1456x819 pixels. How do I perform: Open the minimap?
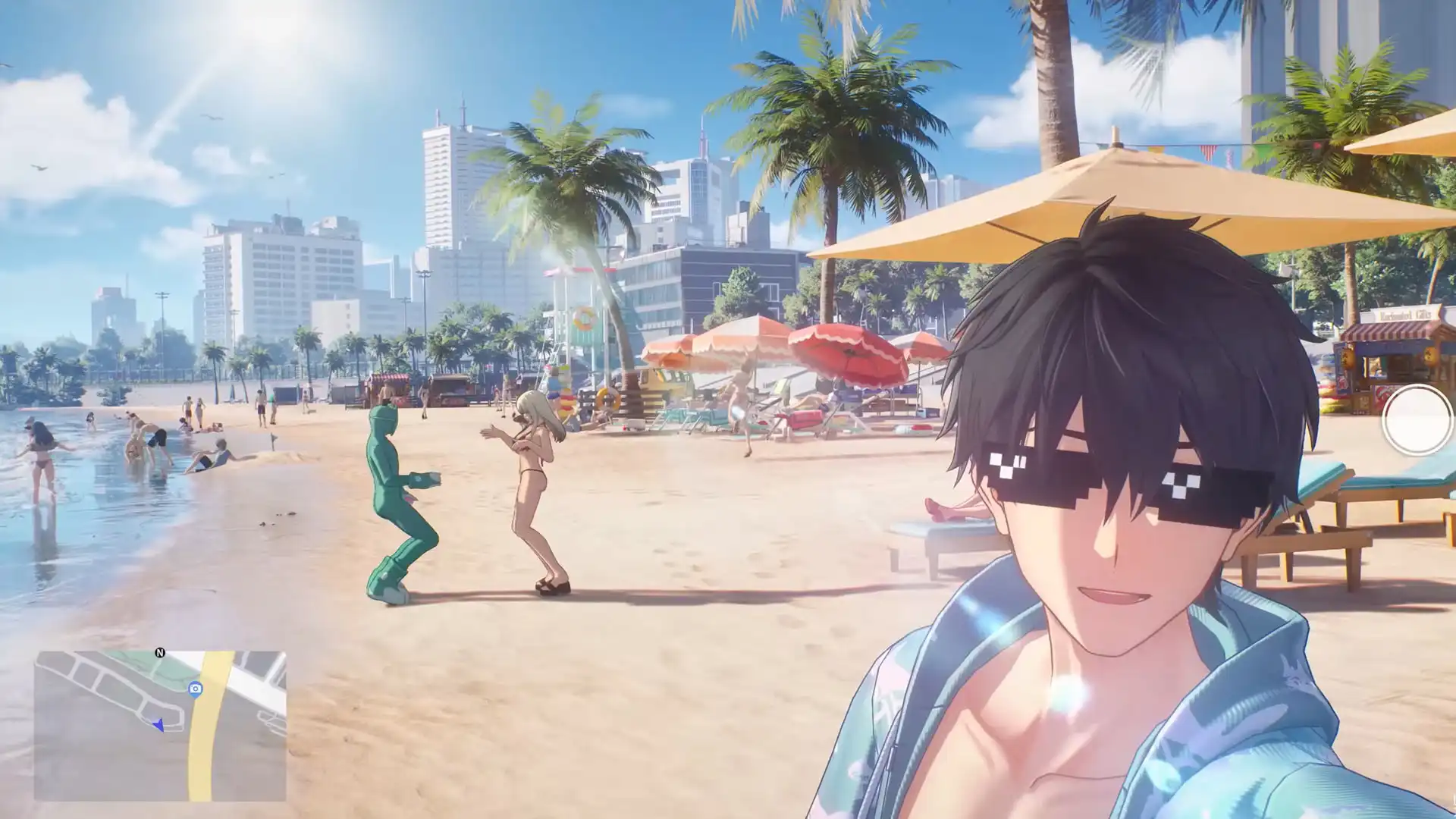point(160,726)
